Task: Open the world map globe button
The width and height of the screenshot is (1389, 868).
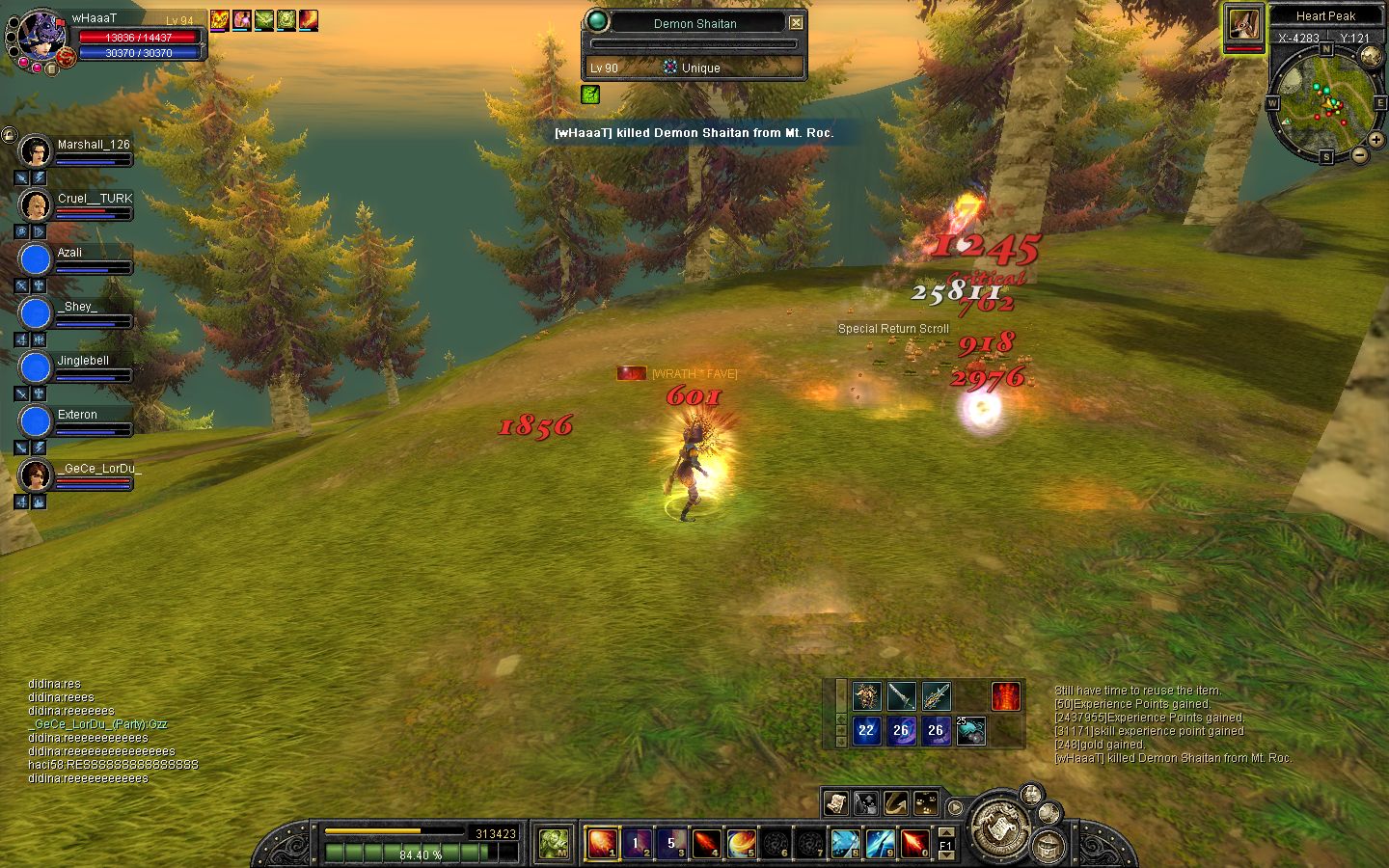Action: 1371,56
